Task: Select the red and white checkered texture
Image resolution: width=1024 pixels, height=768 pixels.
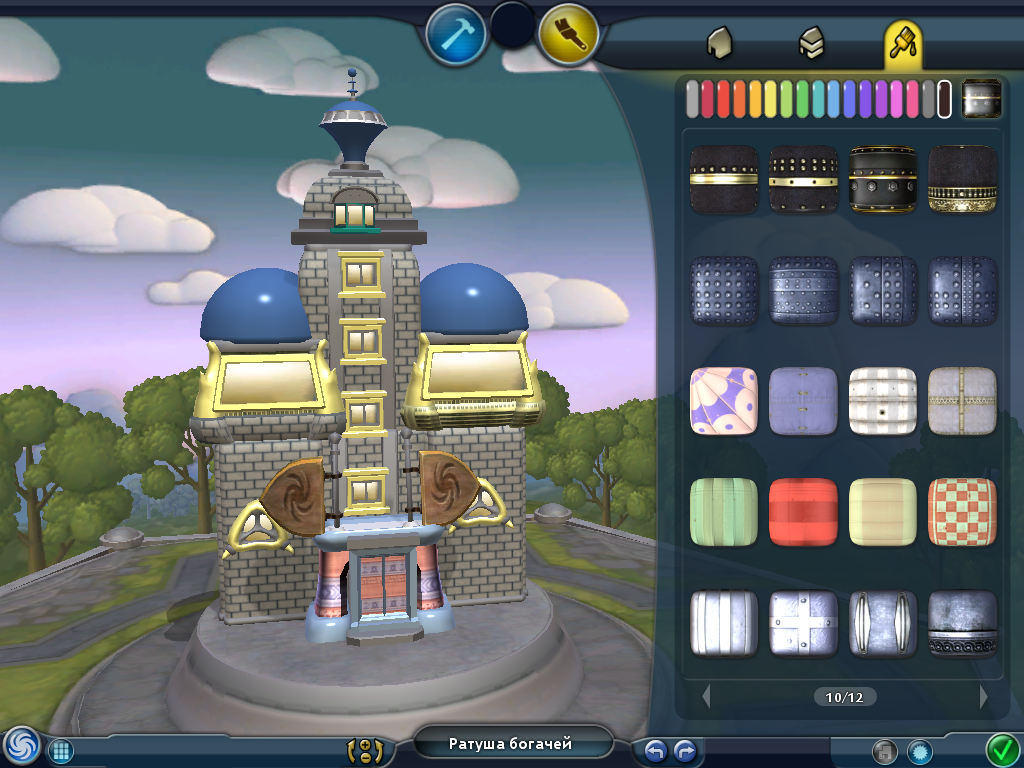Action: pyautogui.click(x=962, y=512)
